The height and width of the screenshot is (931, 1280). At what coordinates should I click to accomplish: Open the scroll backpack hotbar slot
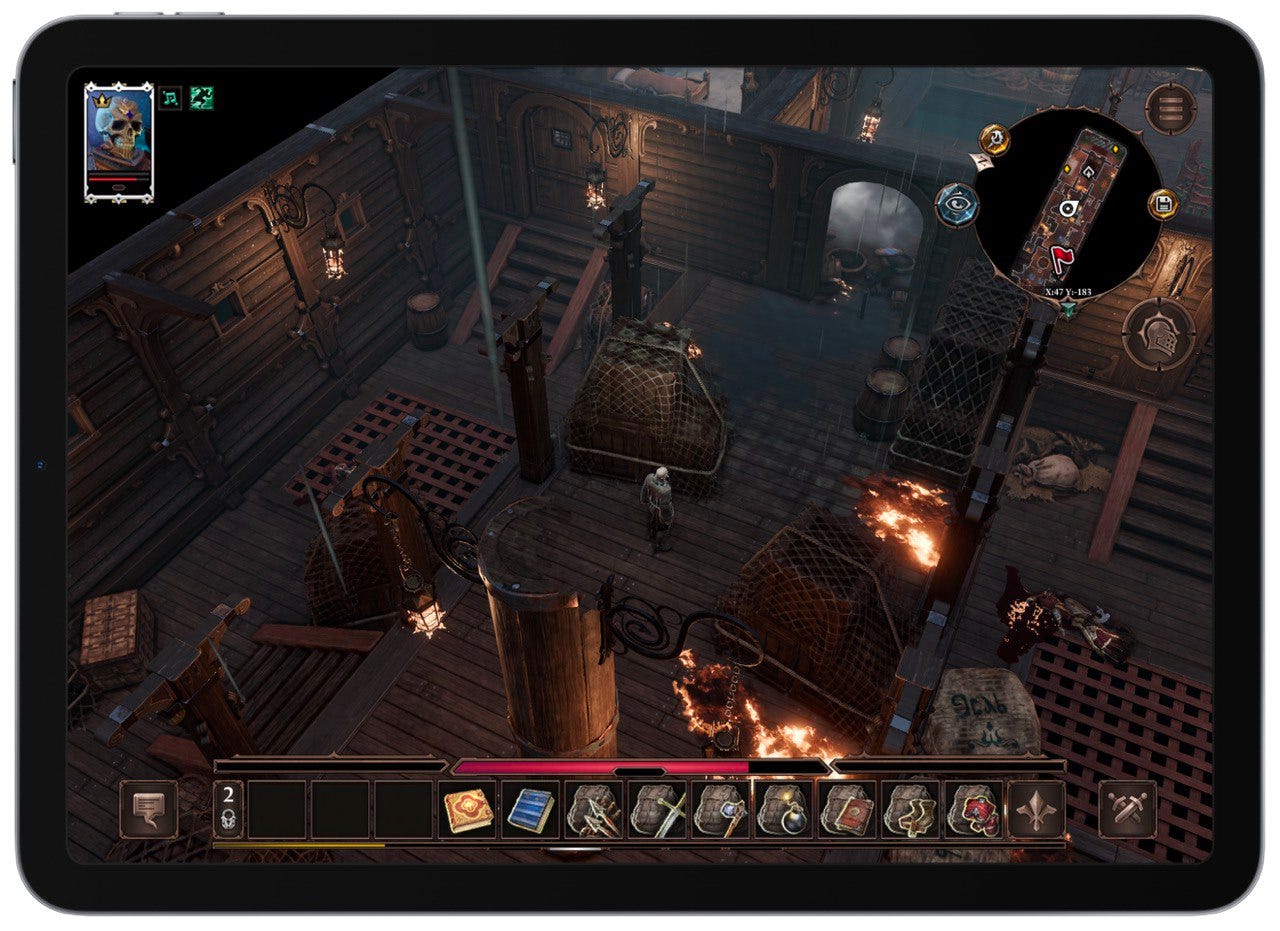coord(909,809)
